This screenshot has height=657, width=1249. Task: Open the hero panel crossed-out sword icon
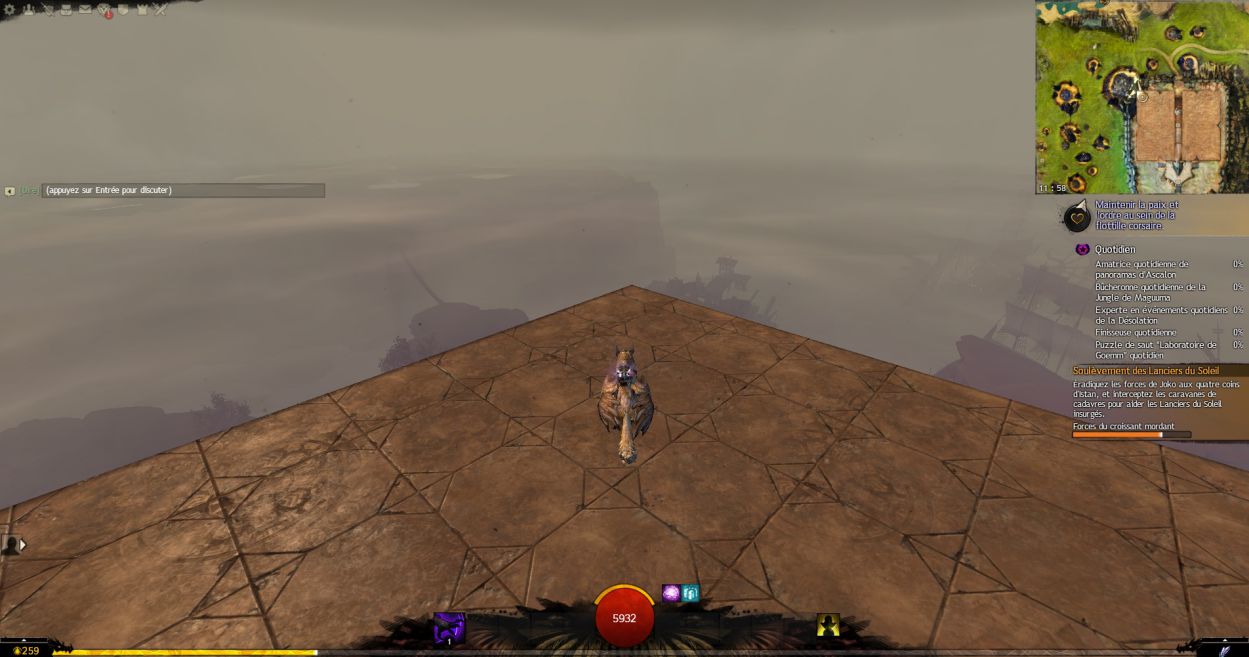tap(47, 10)
